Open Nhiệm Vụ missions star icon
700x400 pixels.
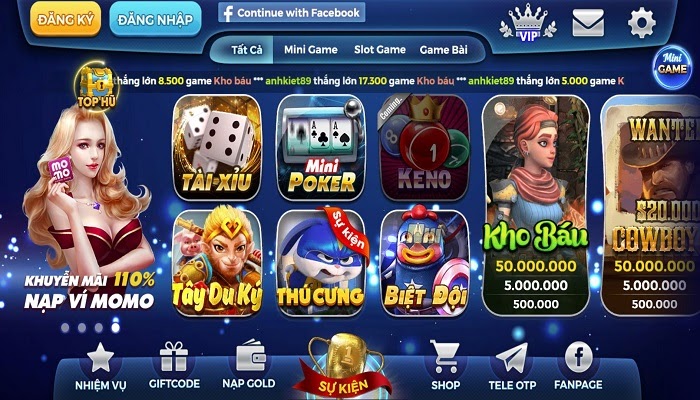point(100,365)
